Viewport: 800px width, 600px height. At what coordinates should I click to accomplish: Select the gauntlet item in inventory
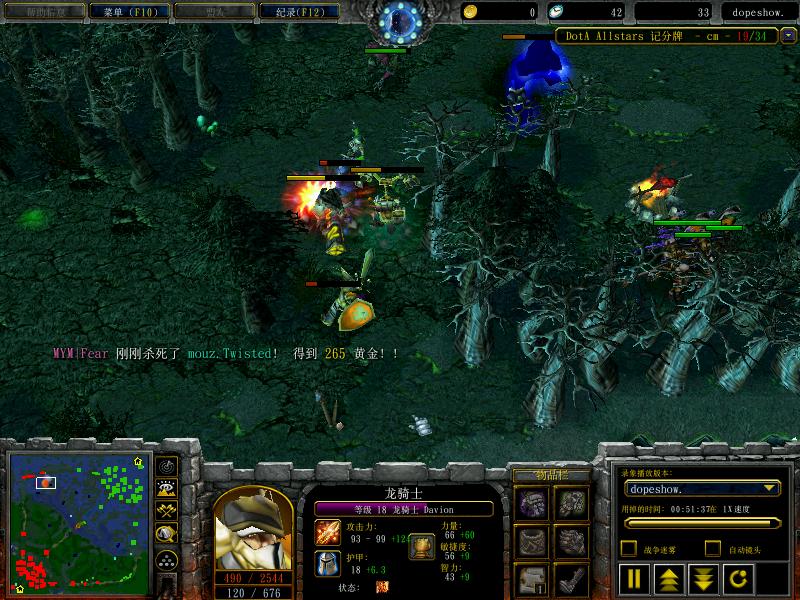click(x=572, y=540)
